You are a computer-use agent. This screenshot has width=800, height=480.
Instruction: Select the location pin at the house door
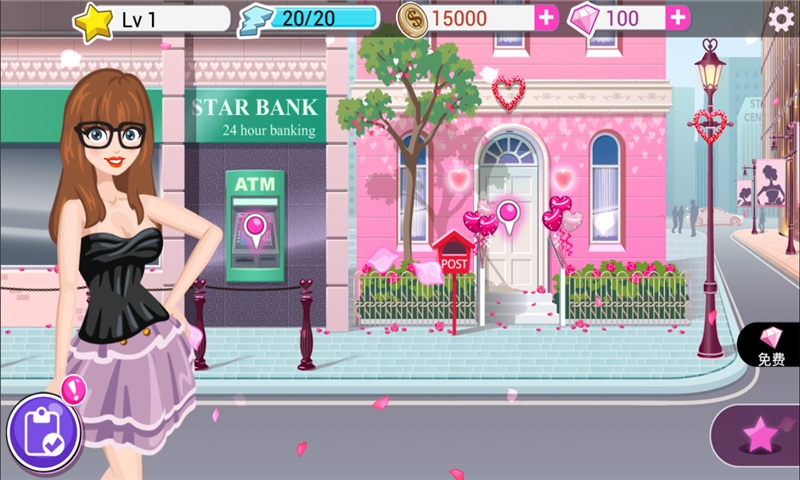[x=508, y=216]
